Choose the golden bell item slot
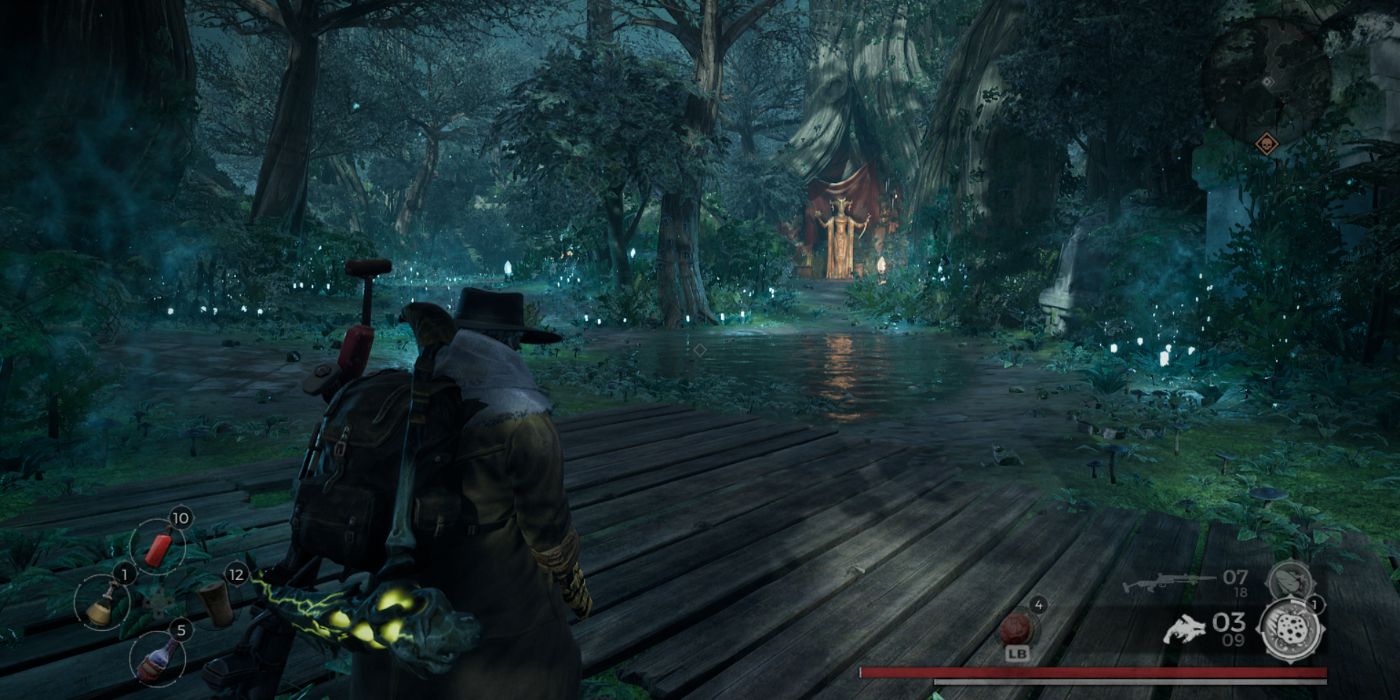 pos(101,605)
